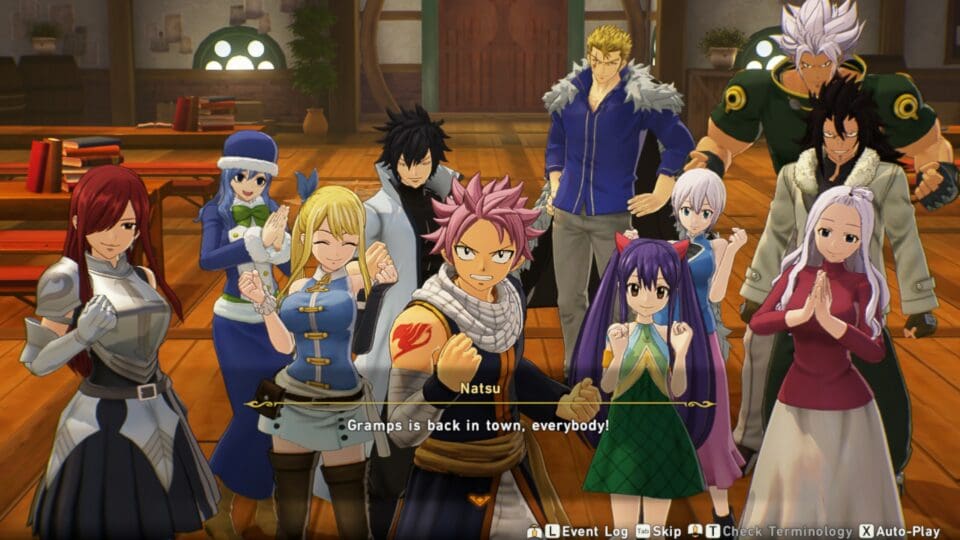This screenshot has width=960, height=540.
Task: Advance Natsu's dialogue line
Action: 478,425
